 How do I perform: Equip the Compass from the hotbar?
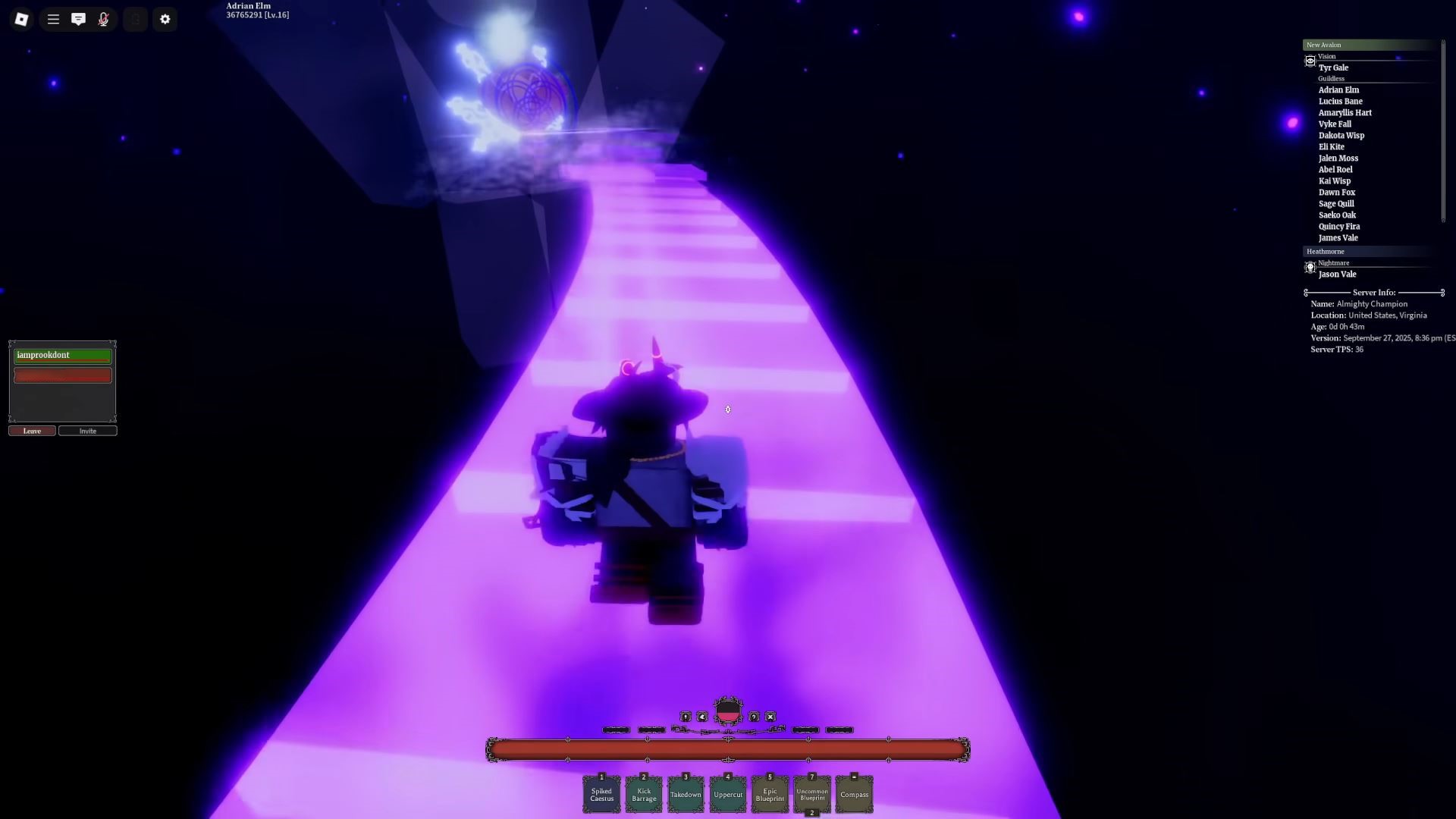(x=854, y=795)
